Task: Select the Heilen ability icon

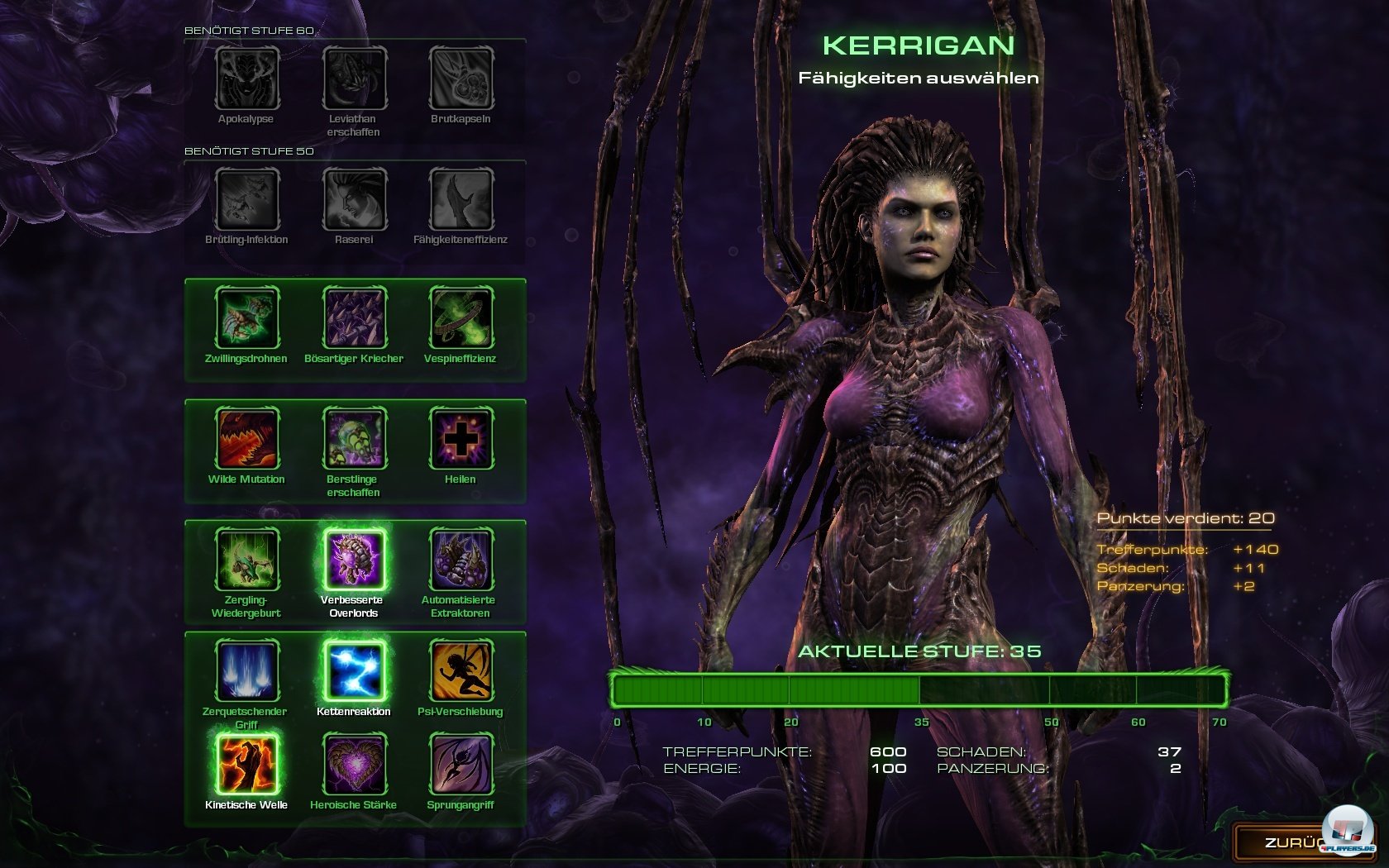Action: pos(461,439)
